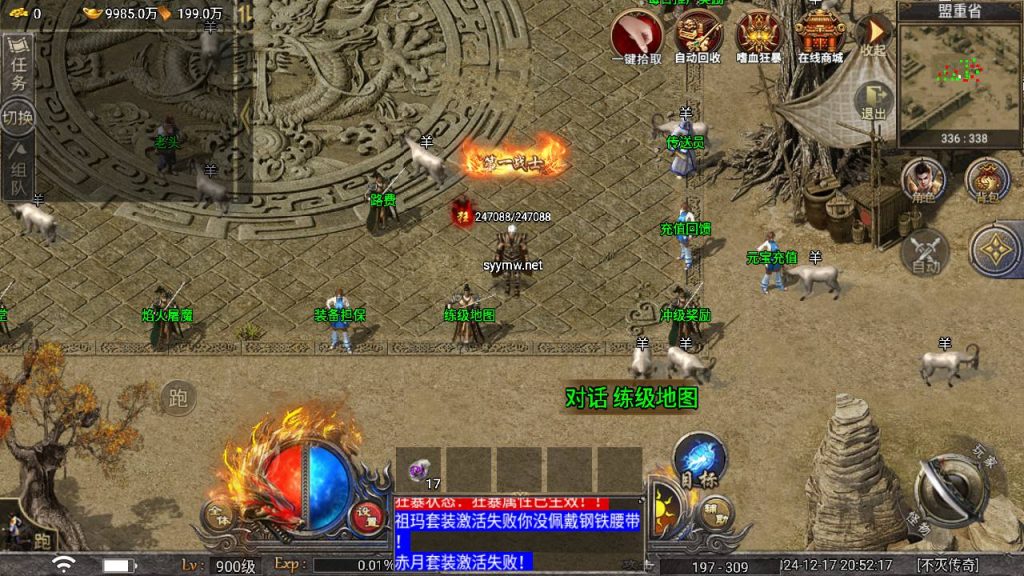Collapse the top icon row with 收起

[x=873, y=33]
